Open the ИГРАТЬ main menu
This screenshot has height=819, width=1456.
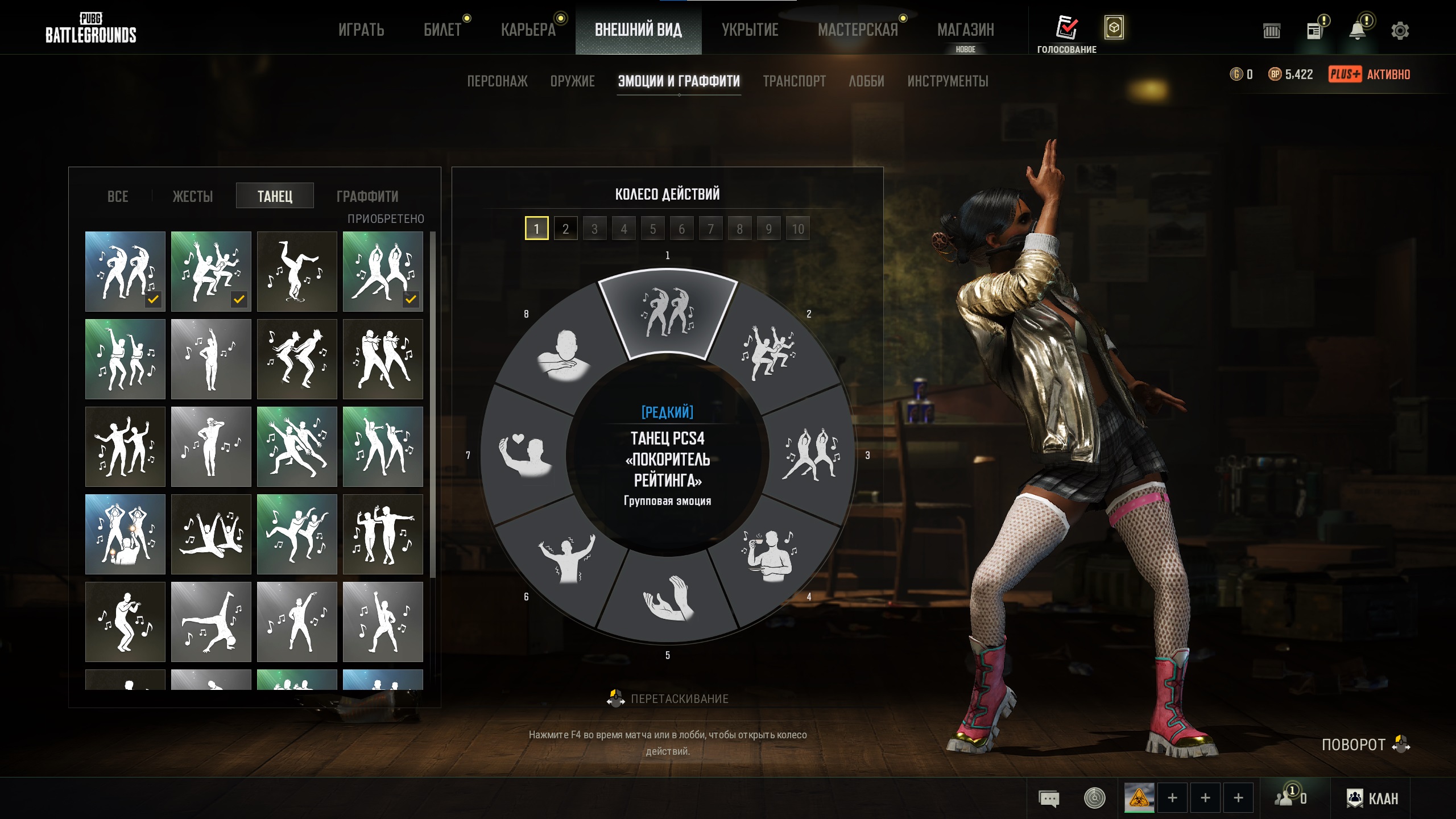click(x=361, y=30)
